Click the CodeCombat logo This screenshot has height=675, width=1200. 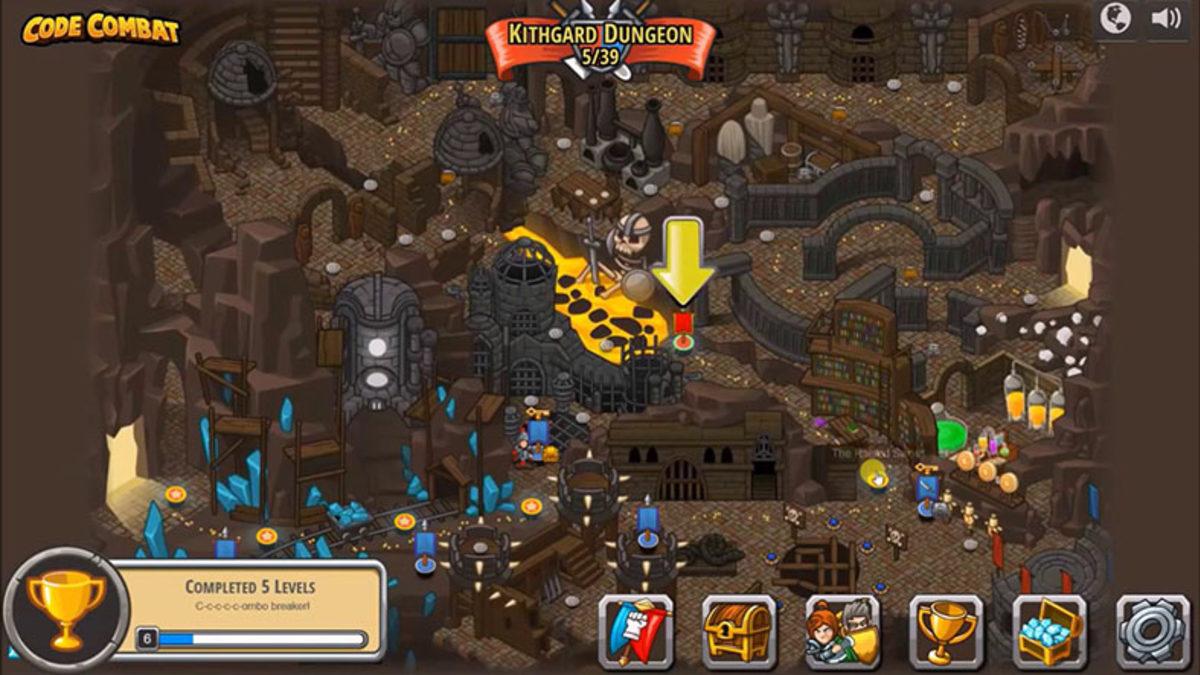point(100,29)
